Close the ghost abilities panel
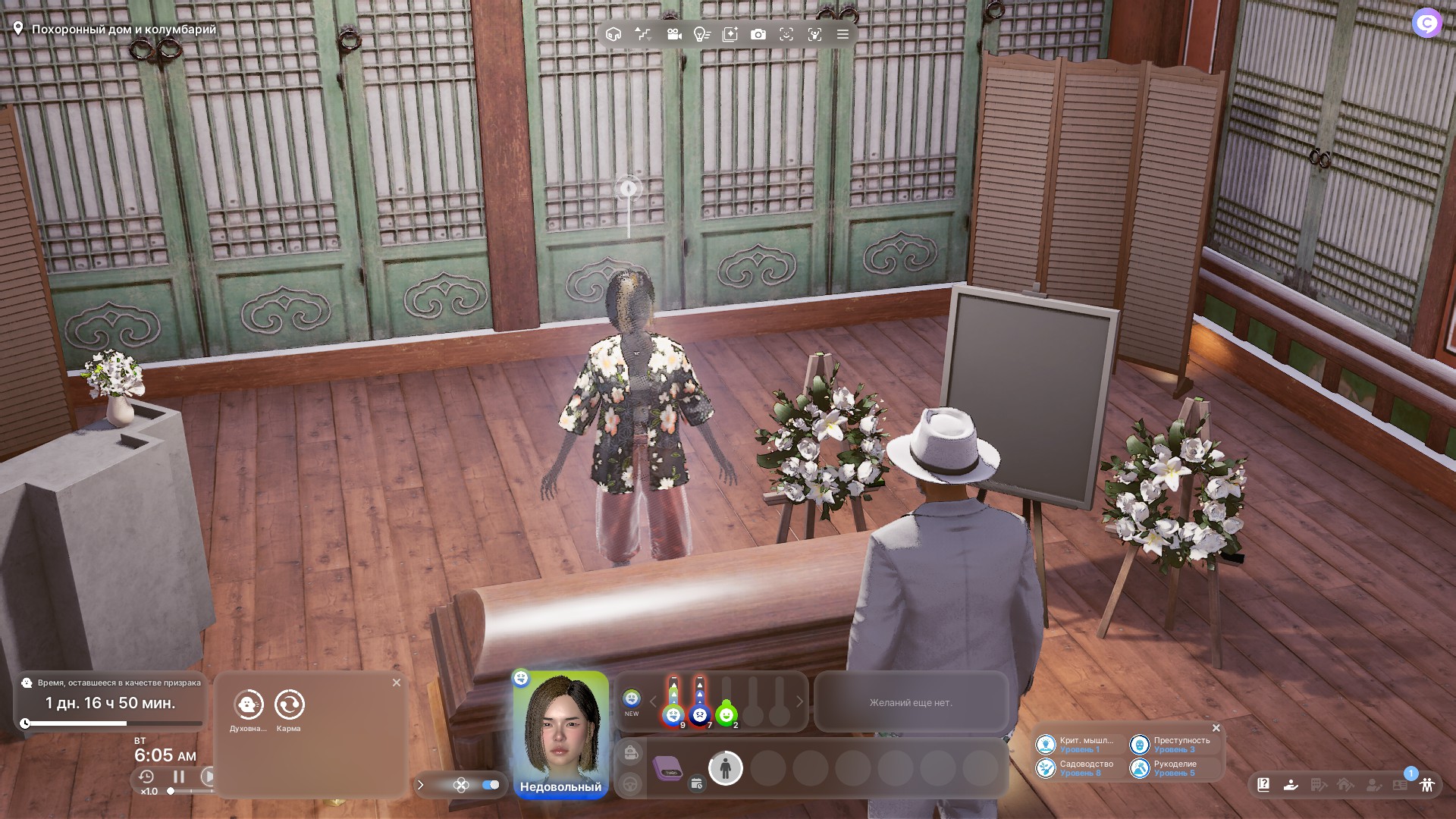Screen dimensions: 1456x819 [x=397, y=682]
